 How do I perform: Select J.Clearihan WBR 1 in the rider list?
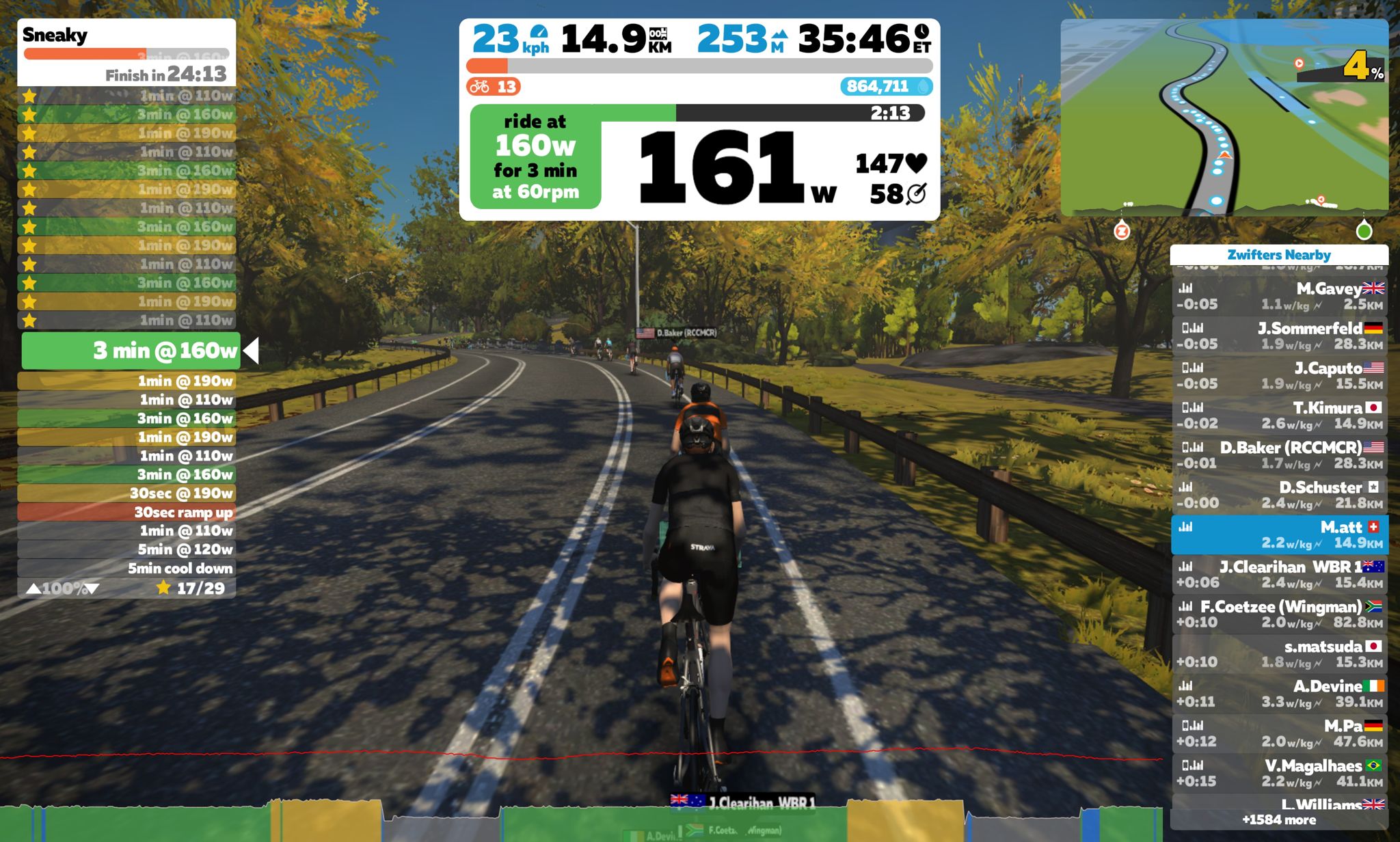pos(1279,574)
